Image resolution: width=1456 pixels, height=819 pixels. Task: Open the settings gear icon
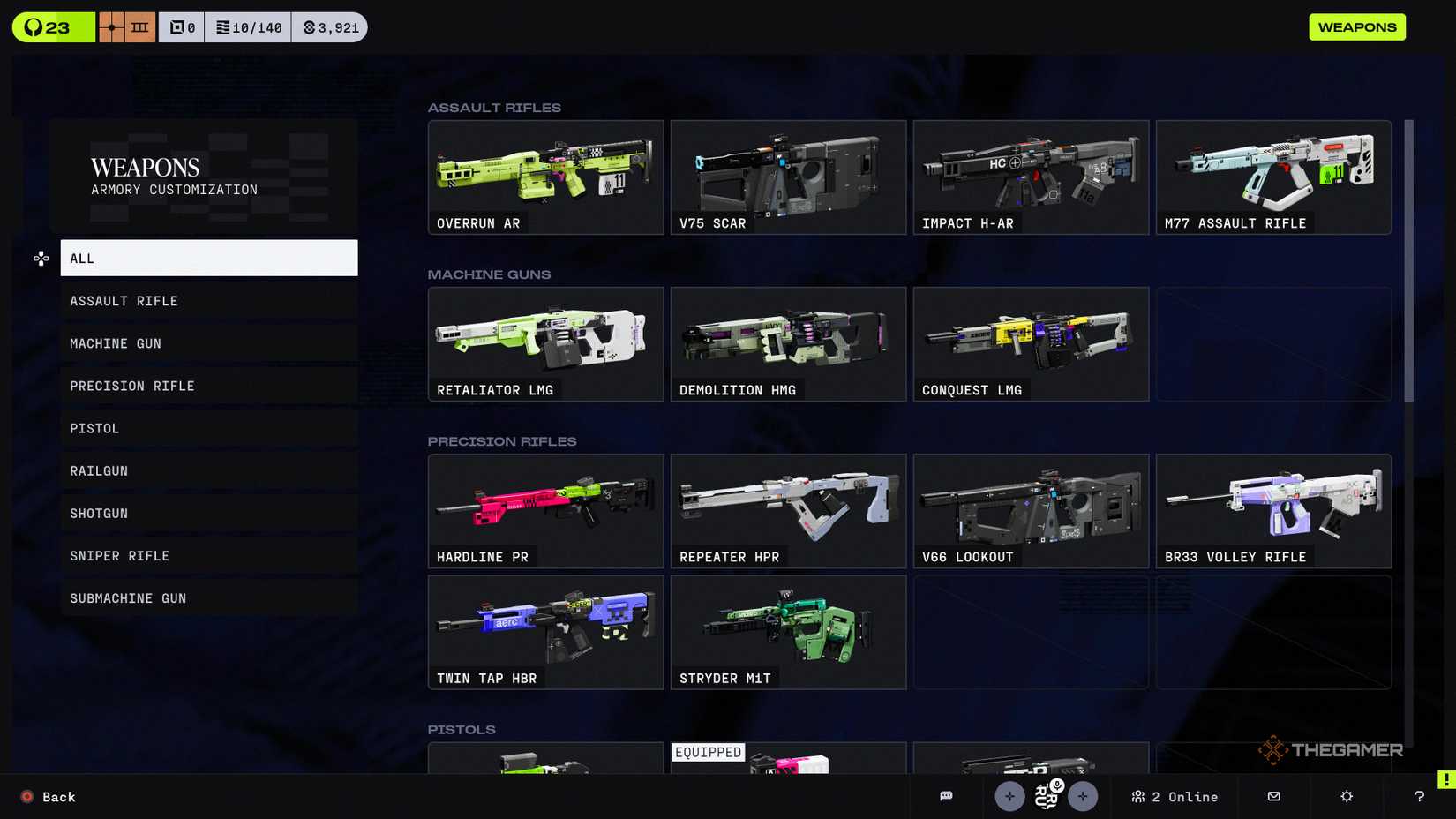[x=1345, y=796]
